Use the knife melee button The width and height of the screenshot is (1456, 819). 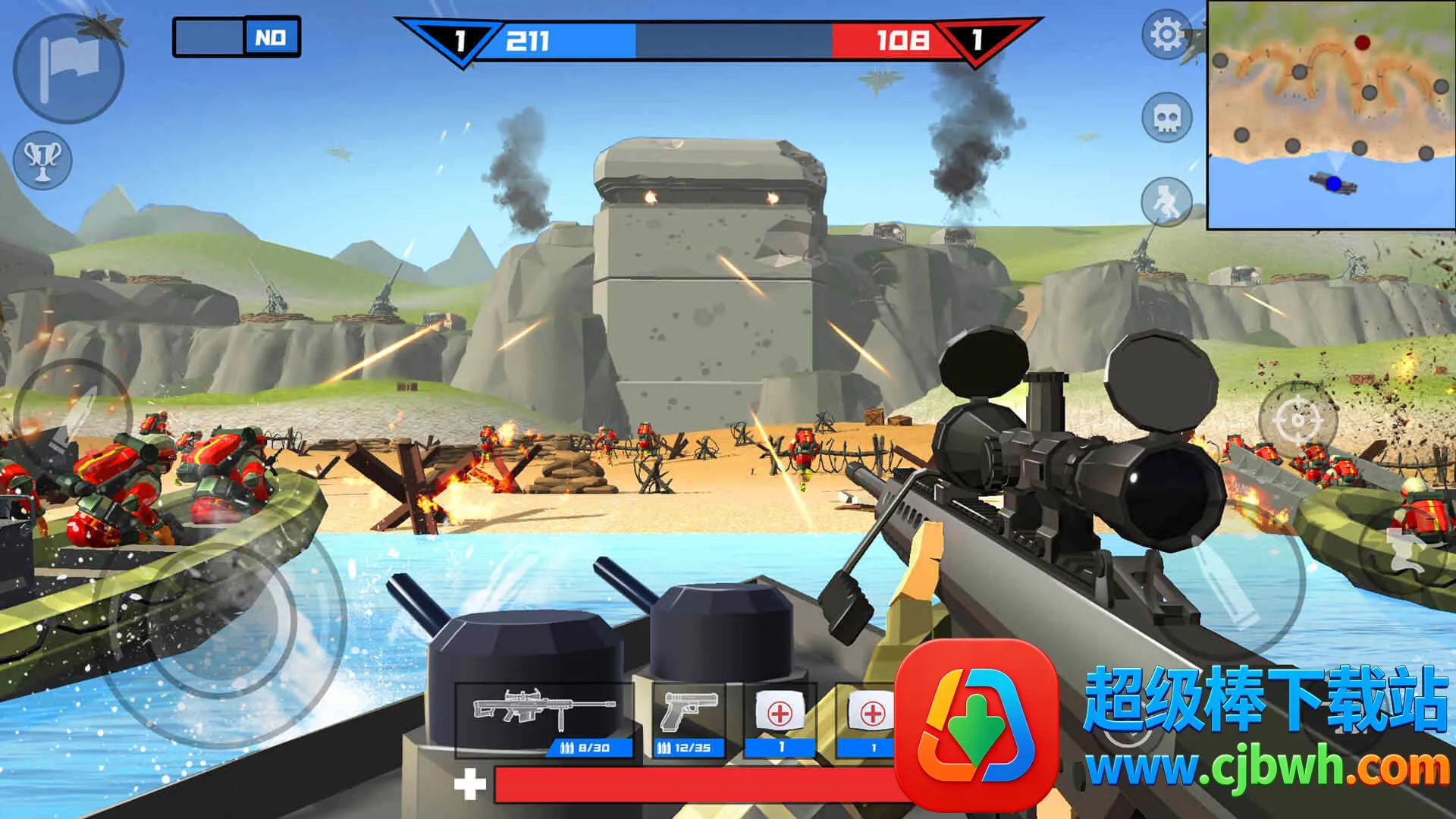coord(72,417)
